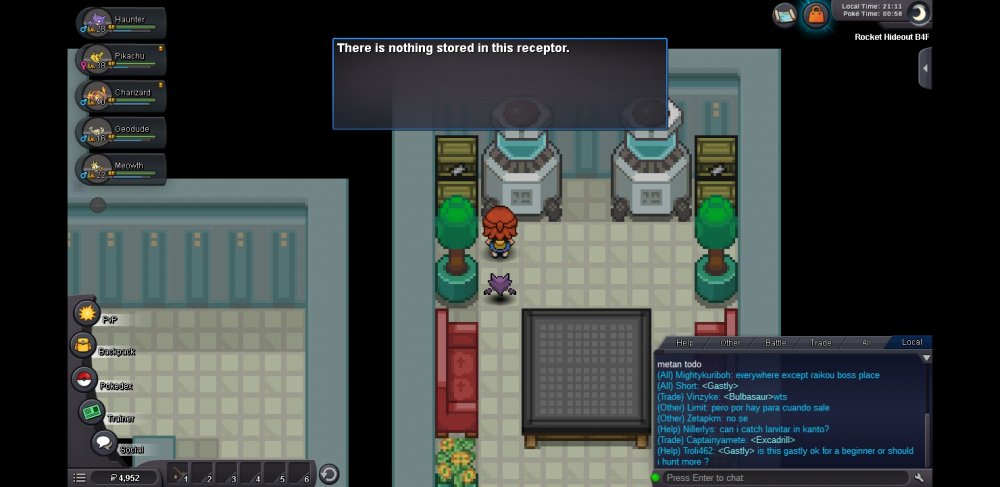
Task: Open the Backpack
Action: pyautogui.click(x=82, y=346)
